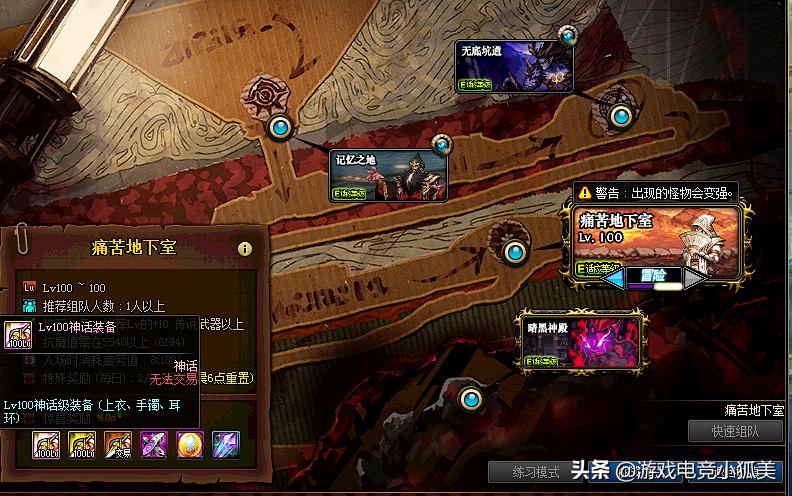Select the 无底坑道 dungeon card
This screenshot has height=496, width=792.
click(514, 68)
